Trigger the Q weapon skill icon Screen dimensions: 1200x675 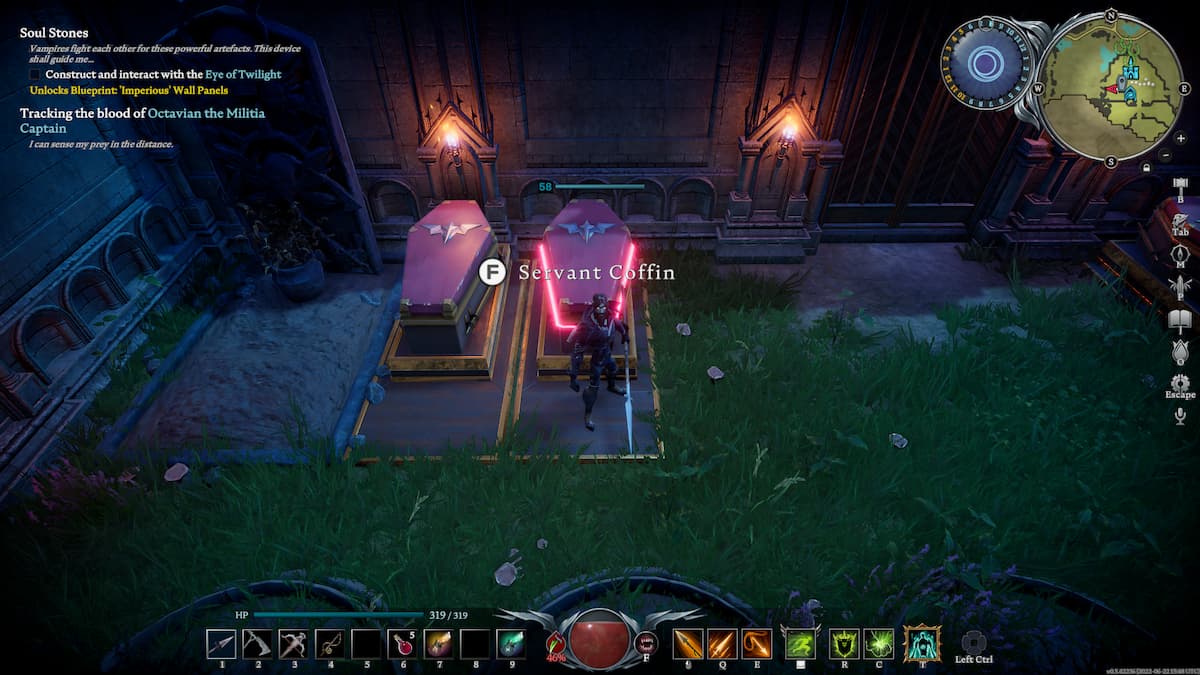722,643
